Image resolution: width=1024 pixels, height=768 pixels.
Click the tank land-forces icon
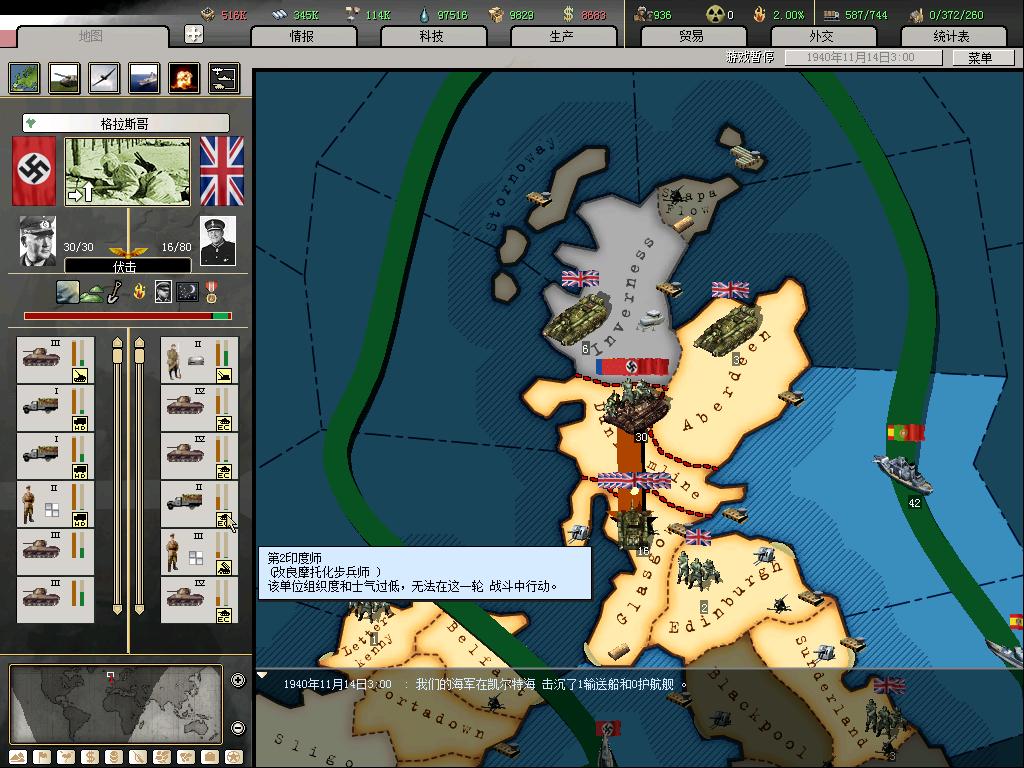(64, 78)
